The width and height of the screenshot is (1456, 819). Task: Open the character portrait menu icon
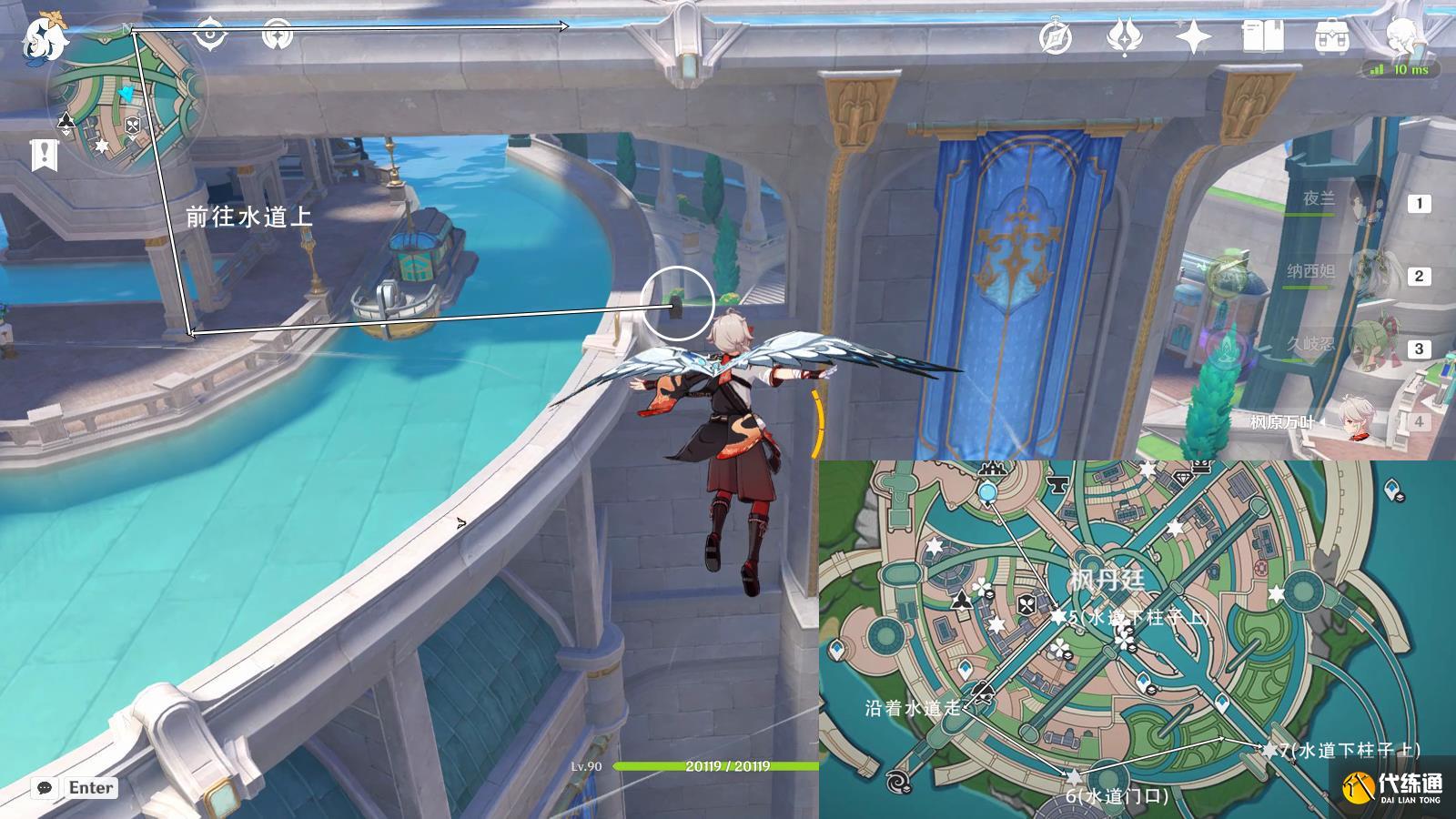point(1401,37)
